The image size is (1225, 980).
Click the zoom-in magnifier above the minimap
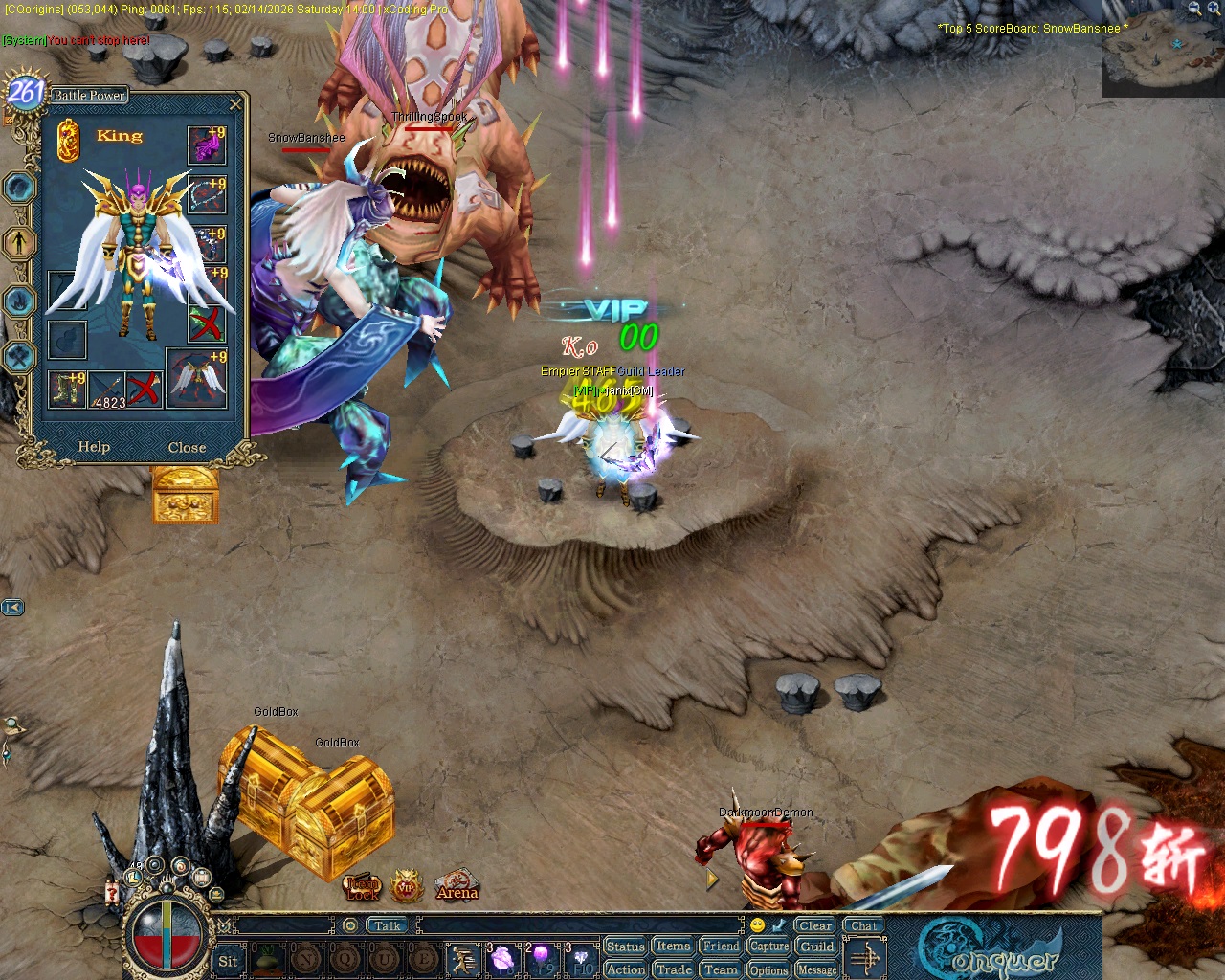(x=1213, y=8)
